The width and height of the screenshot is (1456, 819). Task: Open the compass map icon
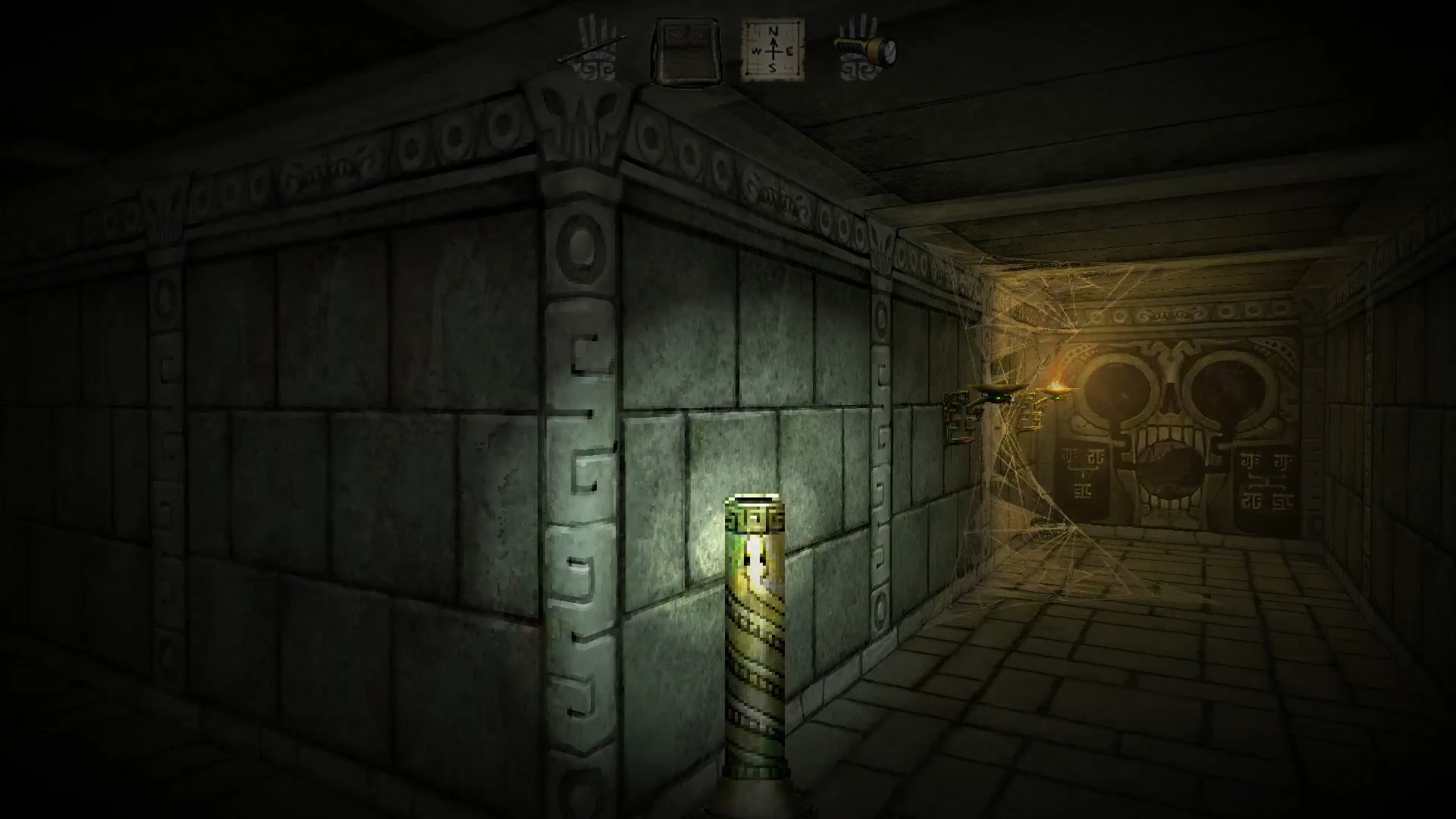[773, 48]
